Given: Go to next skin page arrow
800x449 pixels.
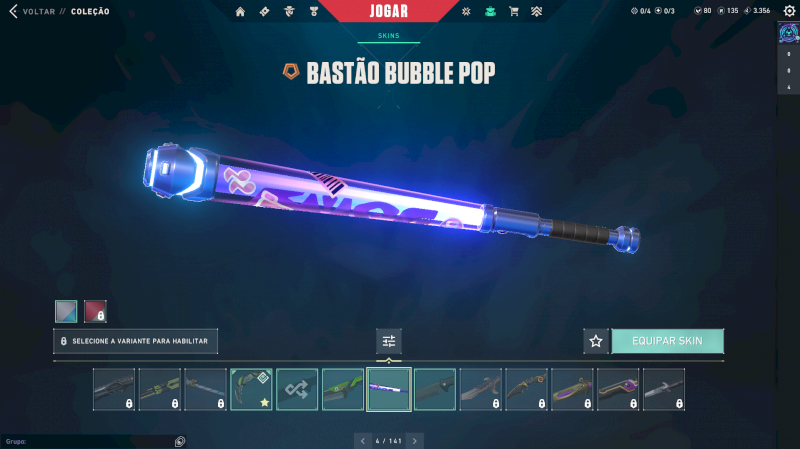Looking at the screenshot, I should [x=415, y=440].
